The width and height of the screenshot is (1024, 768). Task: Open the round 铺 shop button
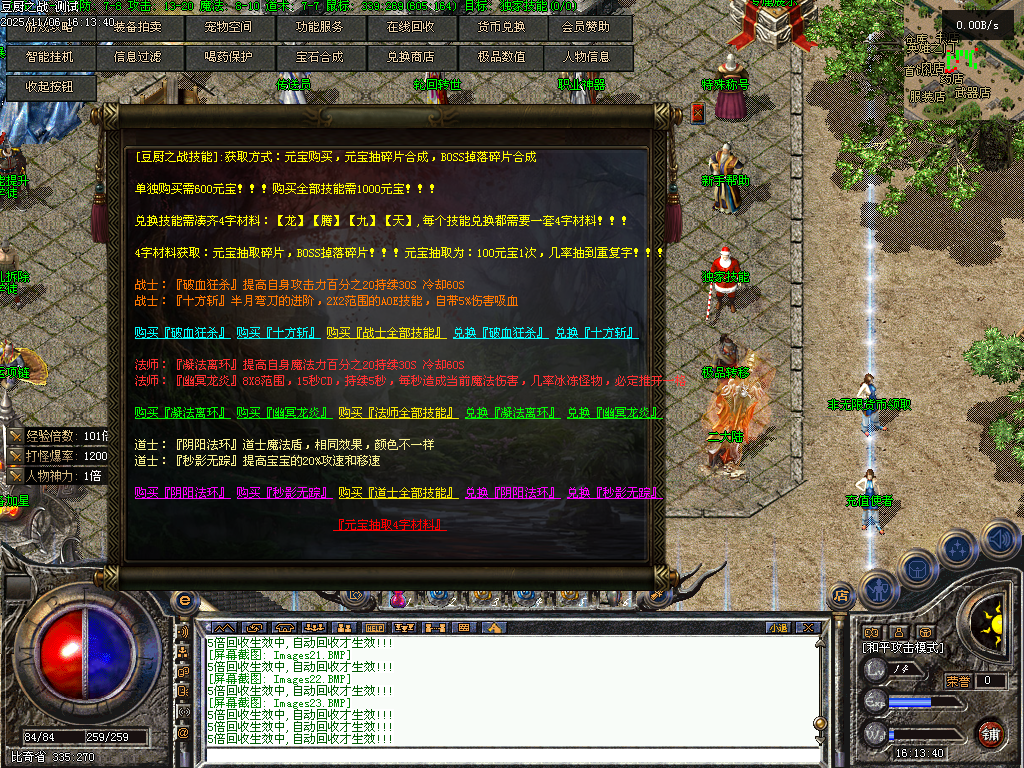(x=990, y=734)
